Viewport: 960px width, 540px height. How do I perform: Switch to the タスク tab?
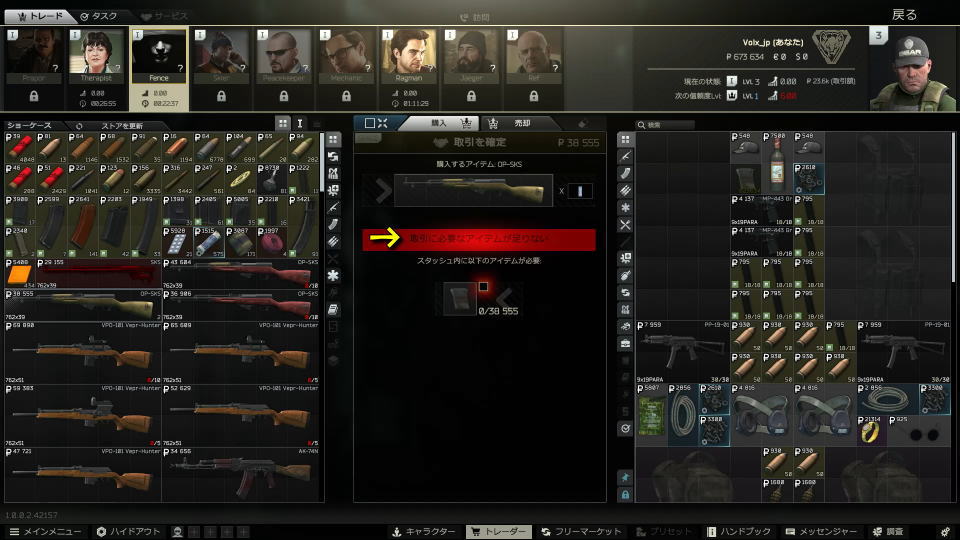coord(98,16)
